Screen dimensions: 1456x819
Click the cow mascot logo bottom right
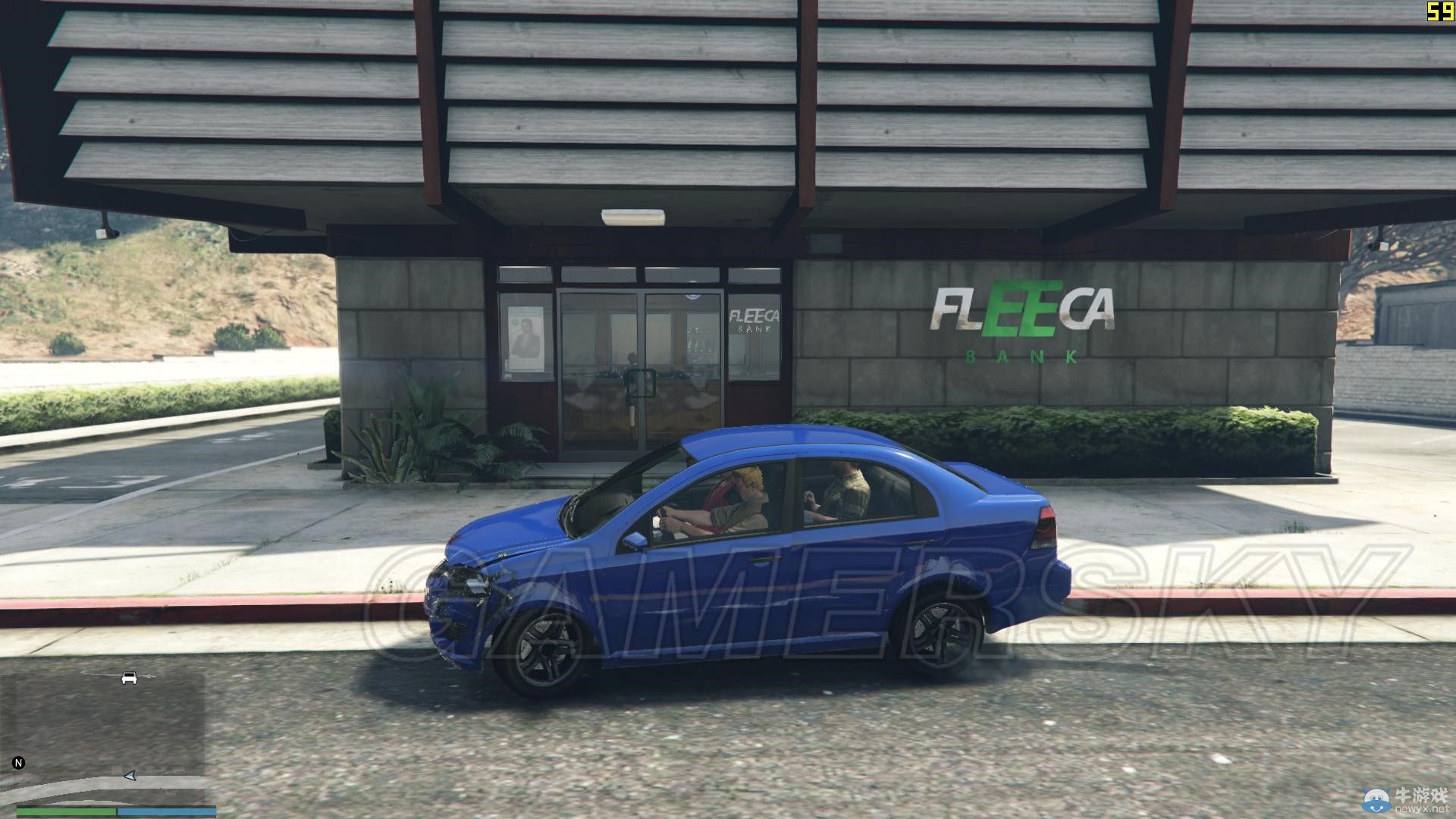click(1376, 800)
